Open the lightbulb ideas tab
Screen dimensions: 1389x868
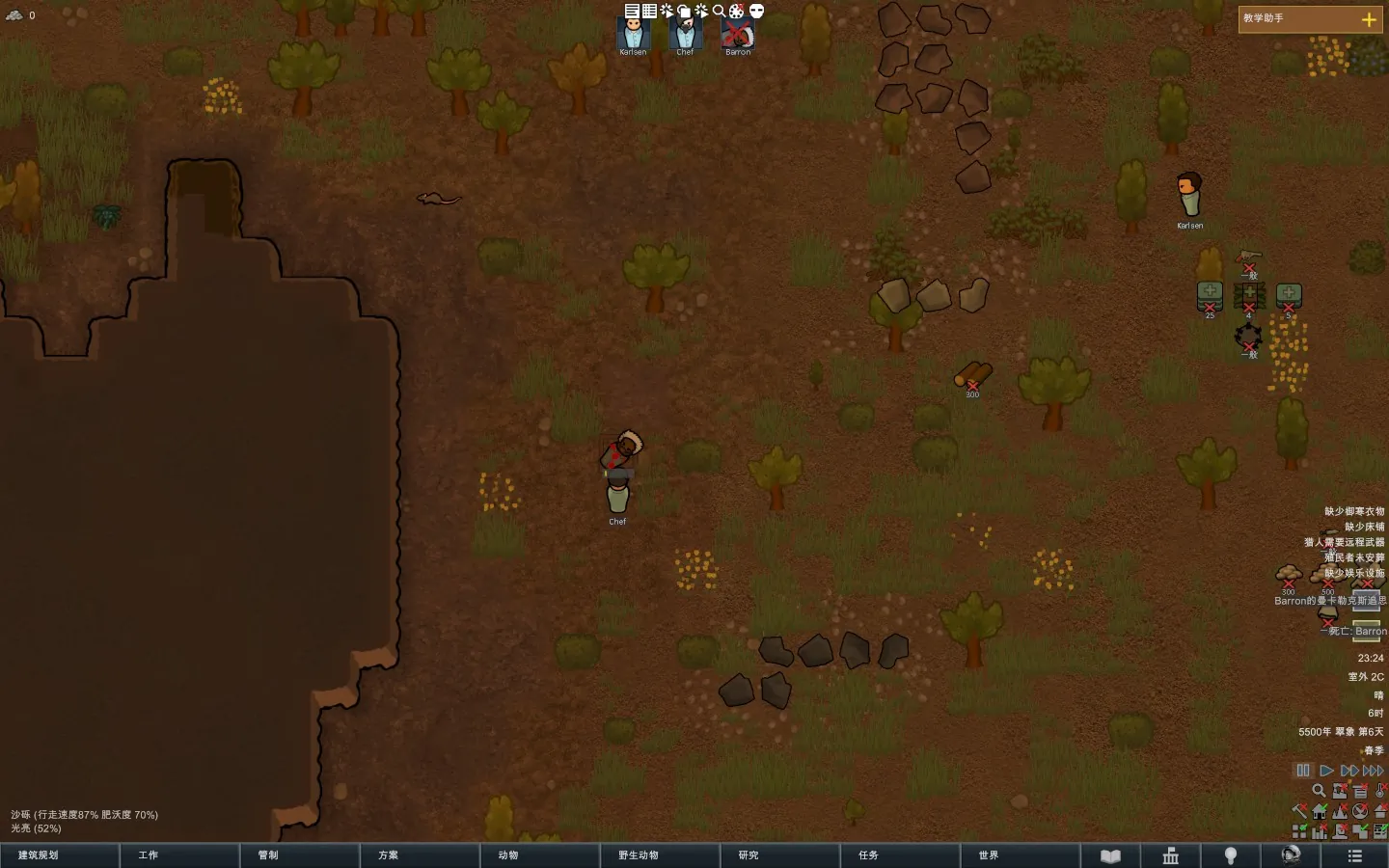click(x=1231, y=855)
